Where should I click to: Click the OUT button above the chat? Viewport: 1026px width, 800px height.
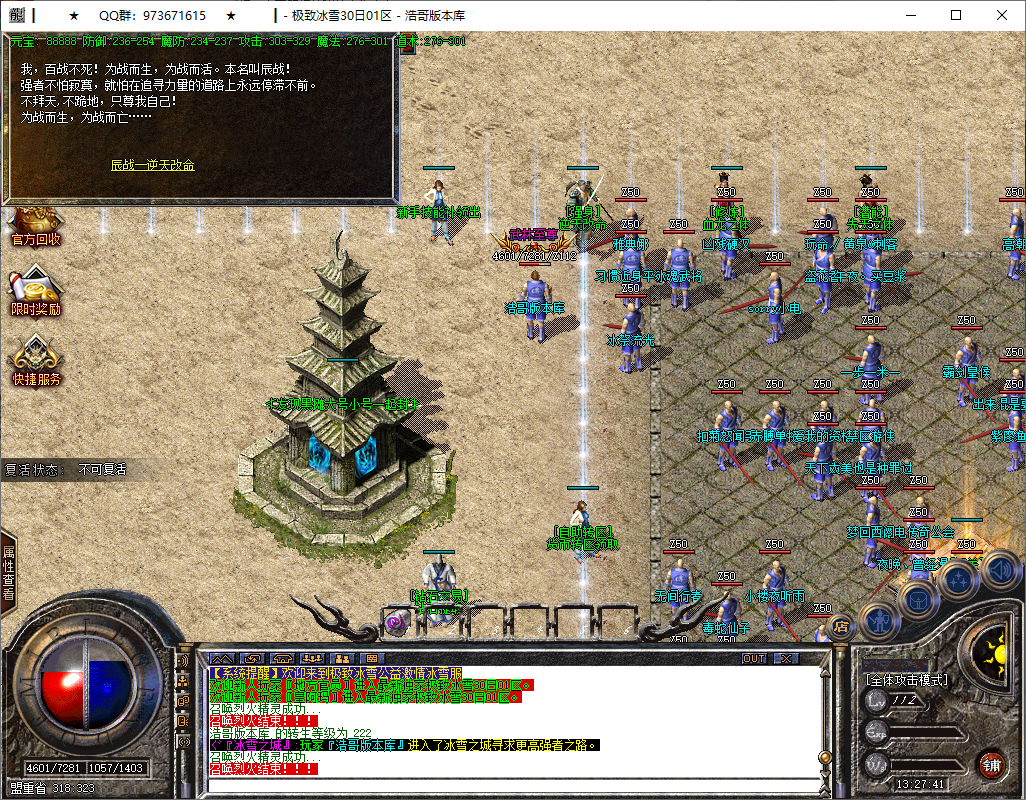754,659
